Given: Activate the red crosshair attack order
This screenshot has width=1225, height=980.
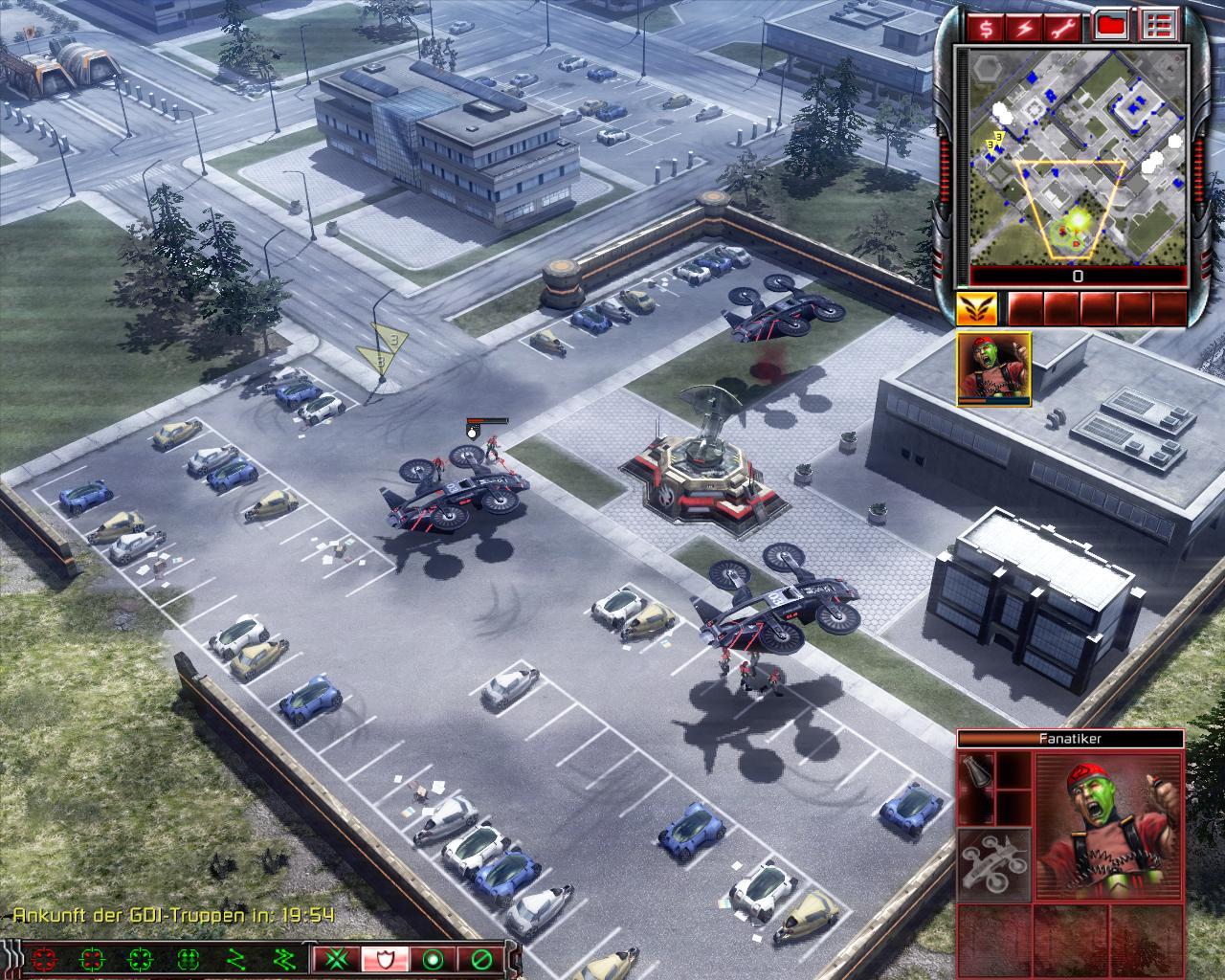Looking at the screenshot, I should coord(44,958).
